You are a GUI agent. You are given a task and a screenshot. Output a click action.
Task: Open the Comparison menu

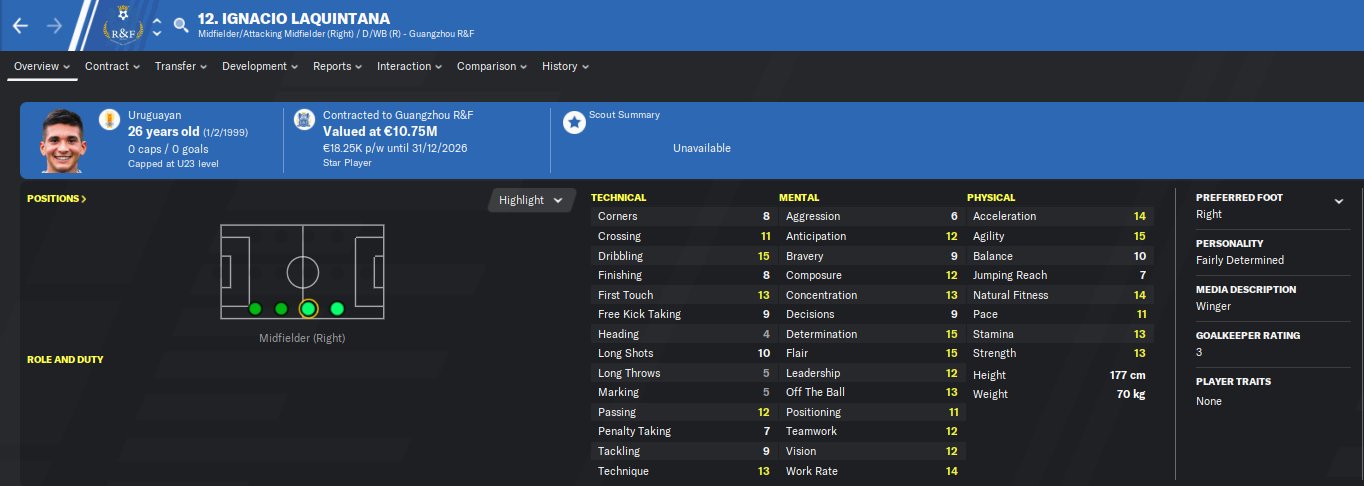tap(491, 67)
